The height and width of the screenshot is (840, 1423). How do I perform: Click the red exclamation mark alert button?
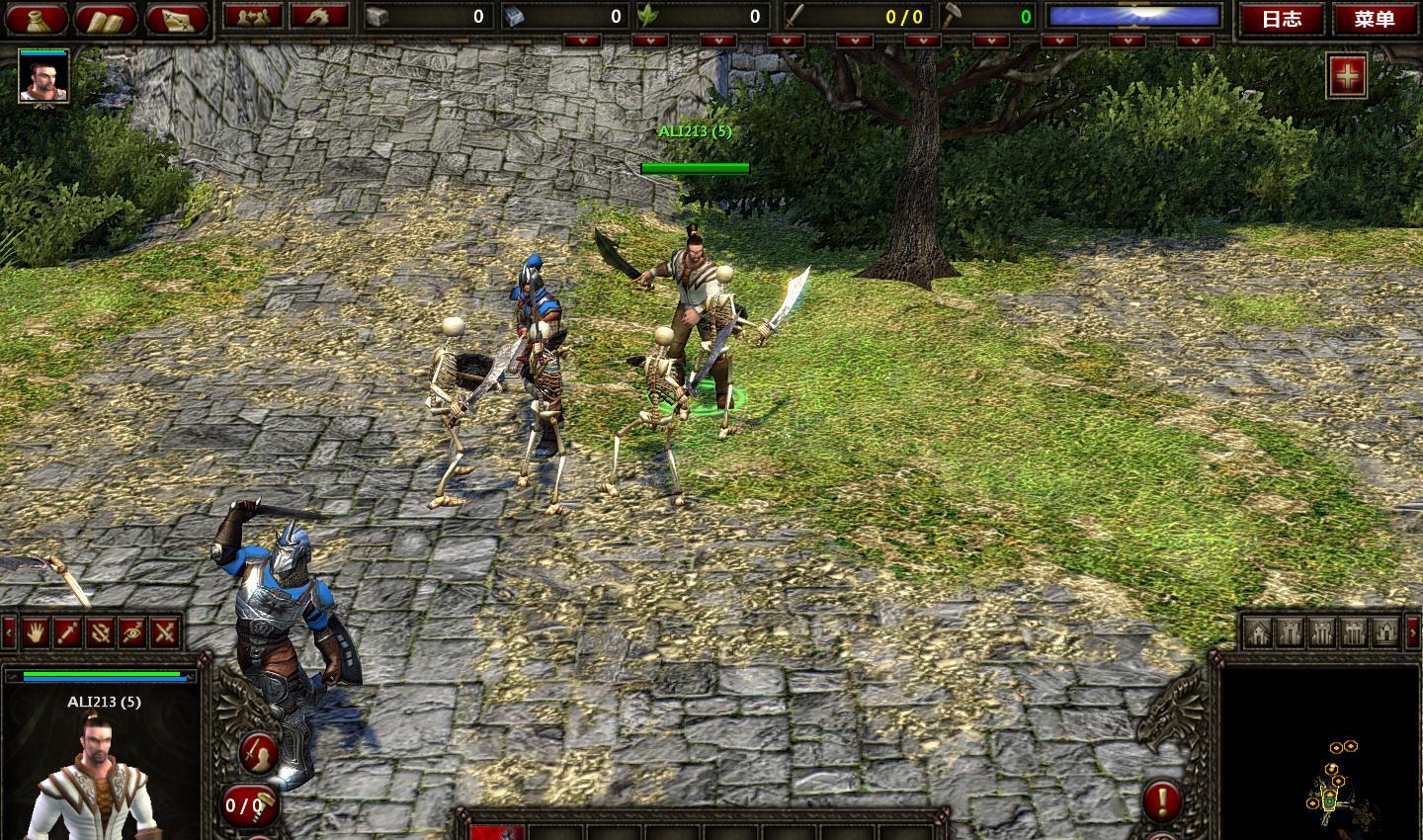click(1163, 799)
